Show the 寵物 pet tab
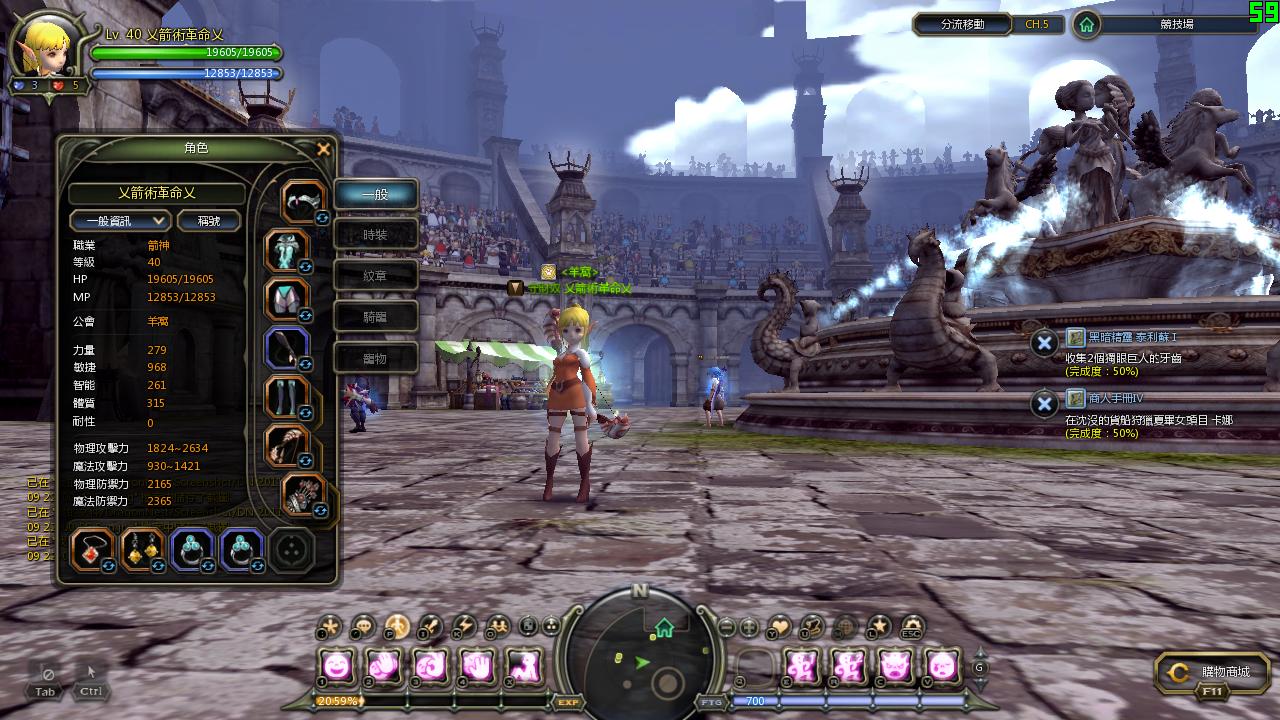 tap(375, 358)
